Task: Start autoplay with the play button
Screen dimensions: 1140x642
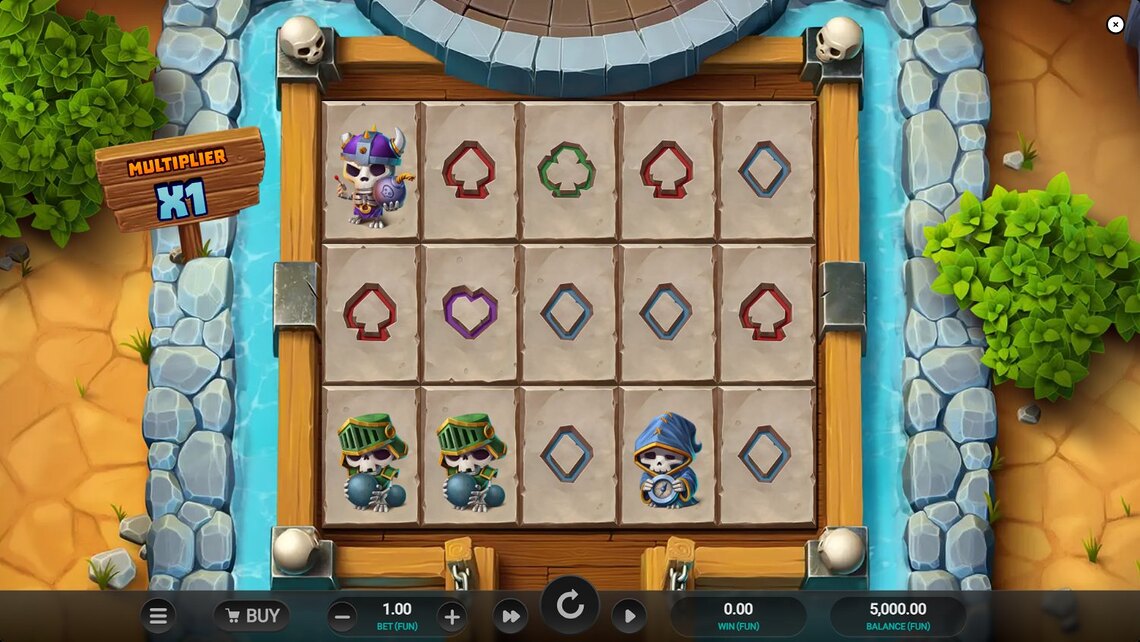Action: (628, 616)
